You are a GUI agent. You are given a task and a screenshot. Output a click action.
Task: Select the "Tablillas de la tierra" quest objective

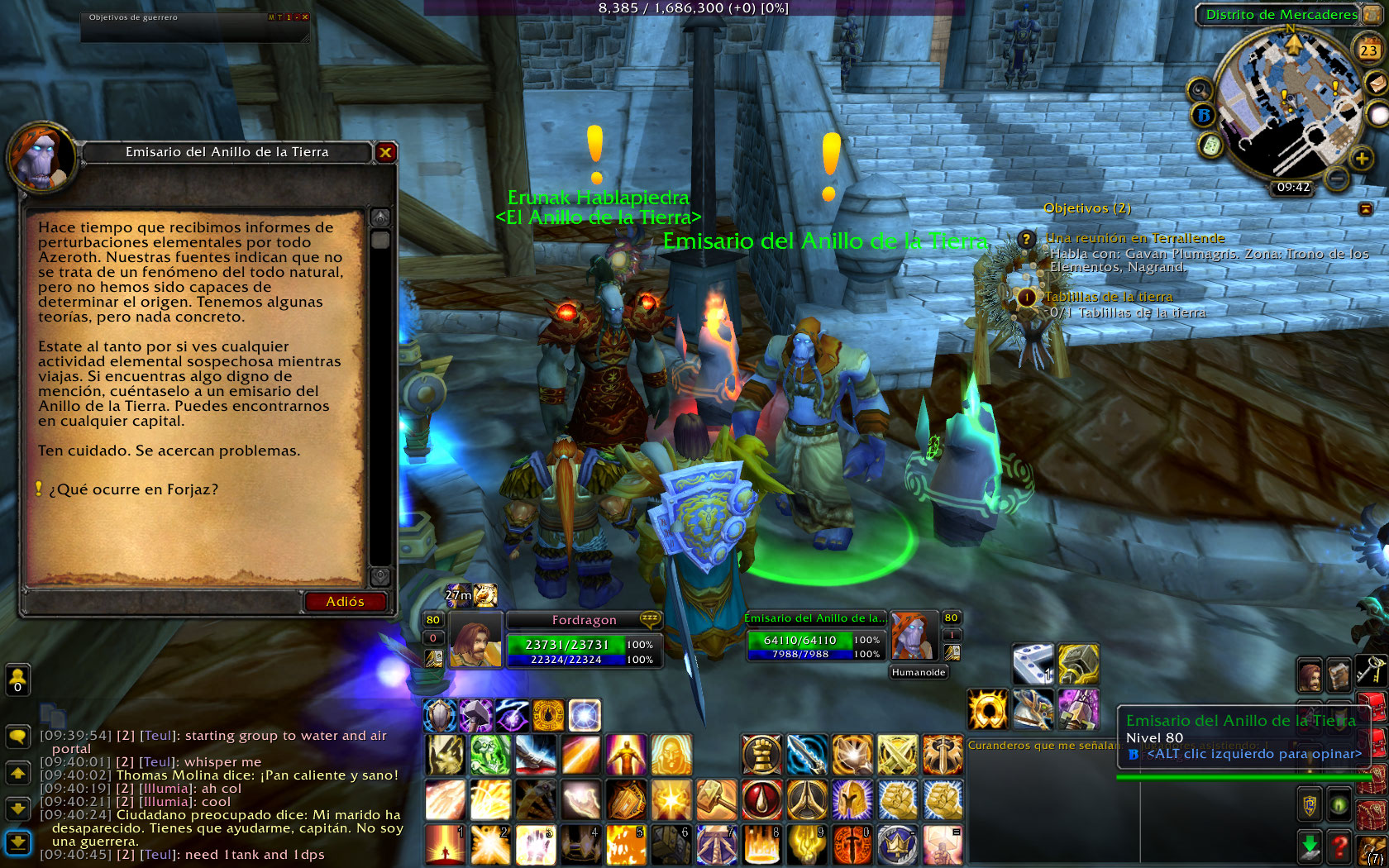[1109, 297]
